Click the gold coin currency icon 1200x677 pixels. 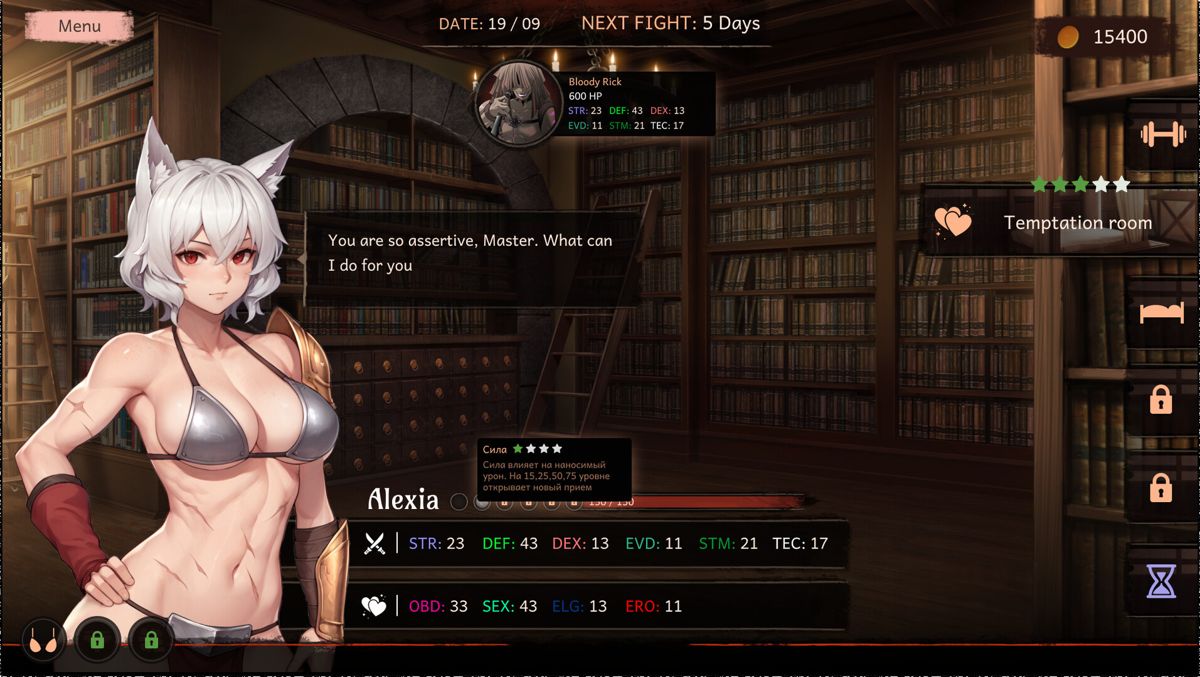1070,37
